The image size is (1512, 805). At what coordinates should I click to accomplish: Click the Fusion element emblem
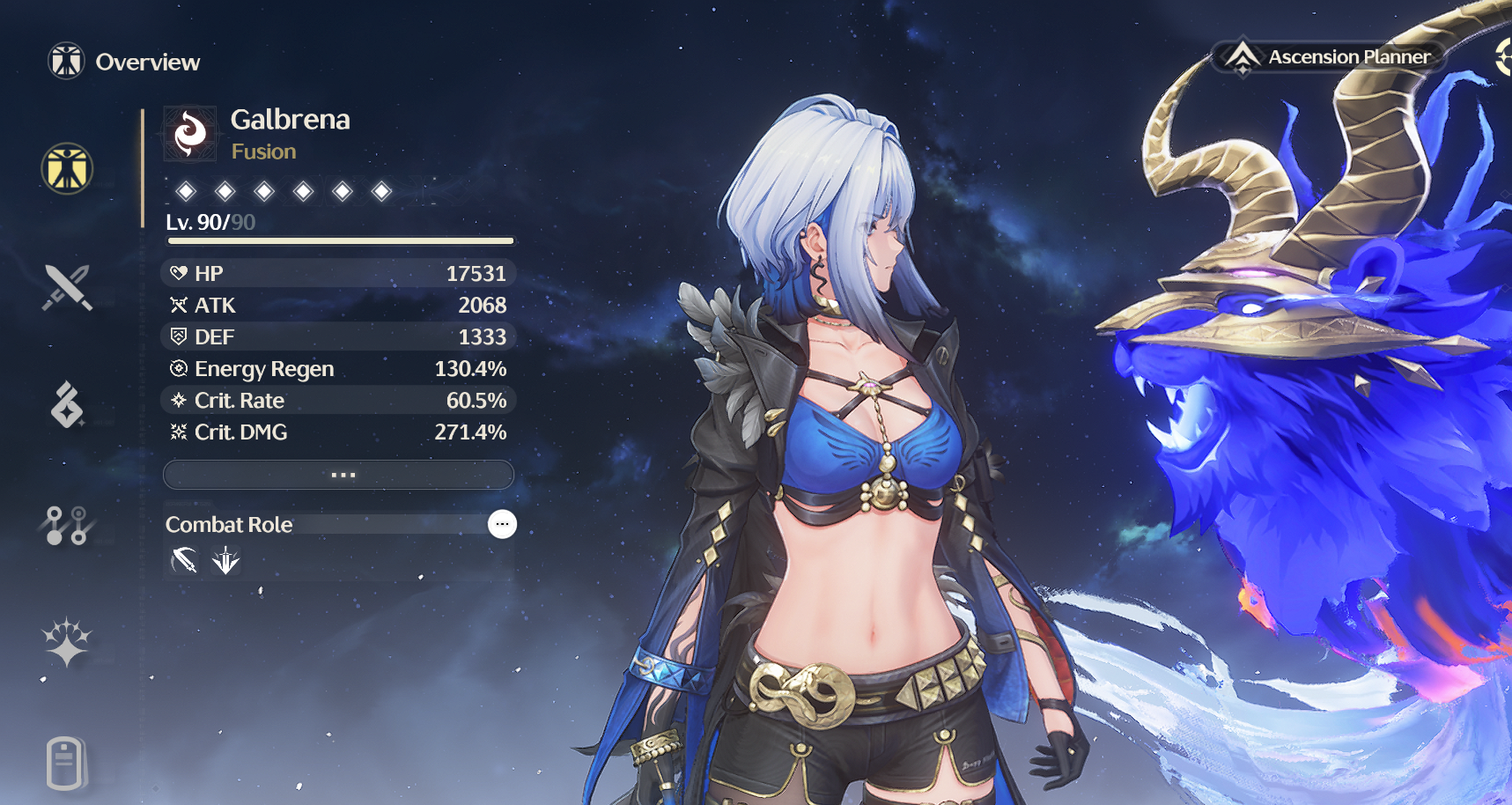click(190, 134)
